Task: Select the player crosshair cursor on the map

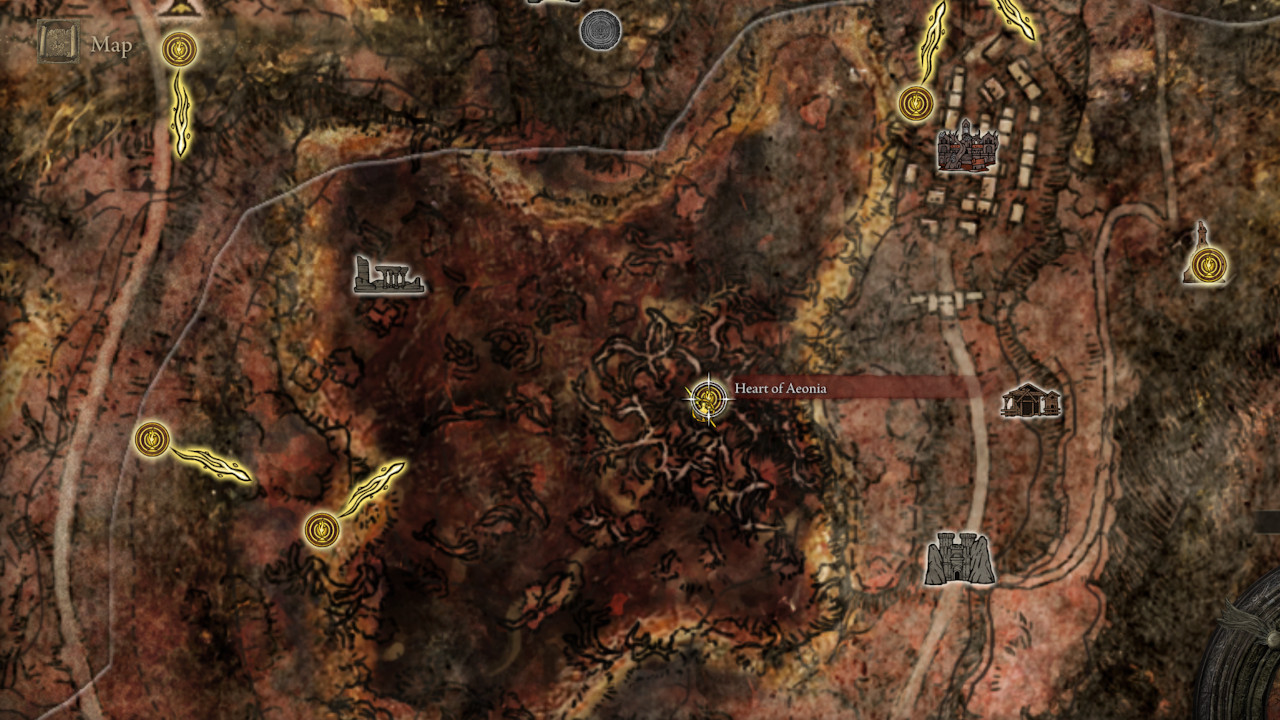Action: pos(710,400)
